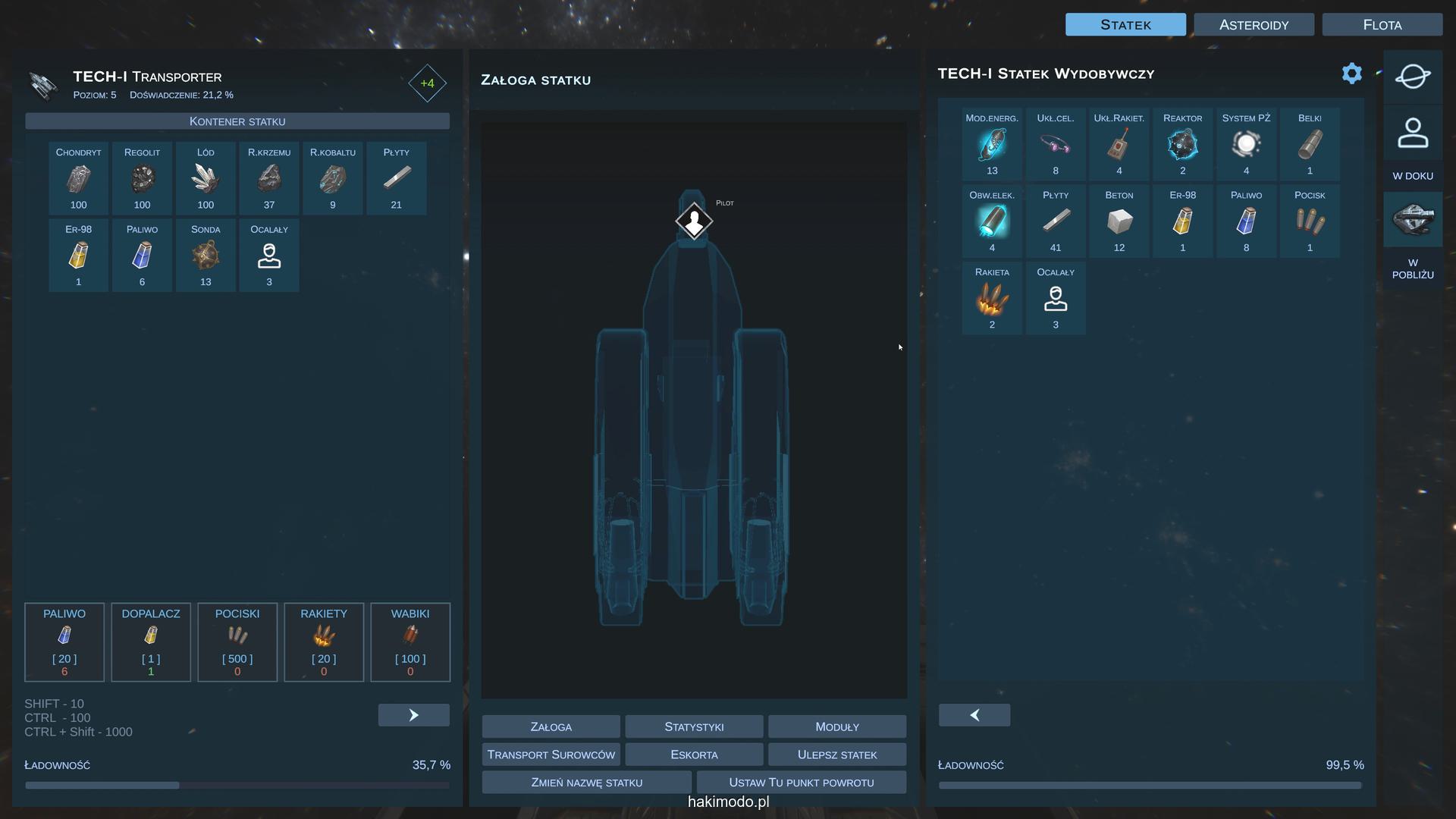Pick the Sonda item in the container
Viewport: 1456px width, 819px height.
[206, 256]
